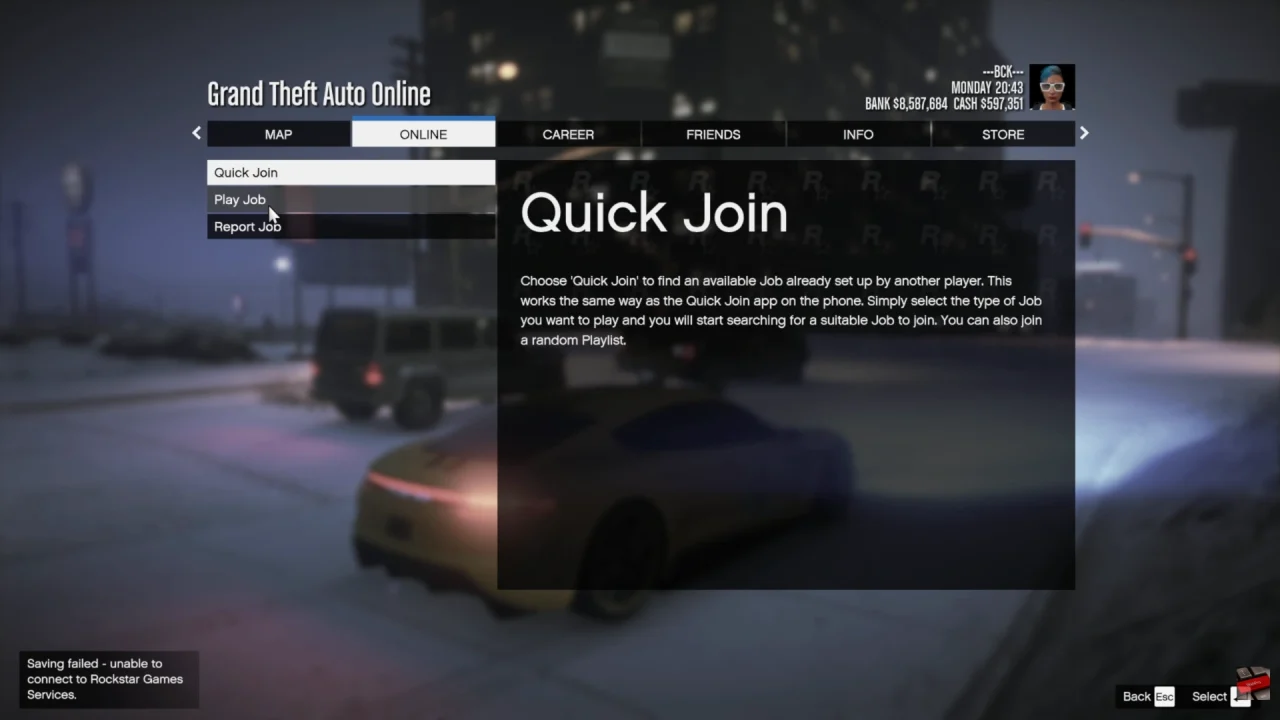The width and height of the screenshot is (1280, 720).
Task: Click the Esc key icon beside Back
Action: 1166,696
